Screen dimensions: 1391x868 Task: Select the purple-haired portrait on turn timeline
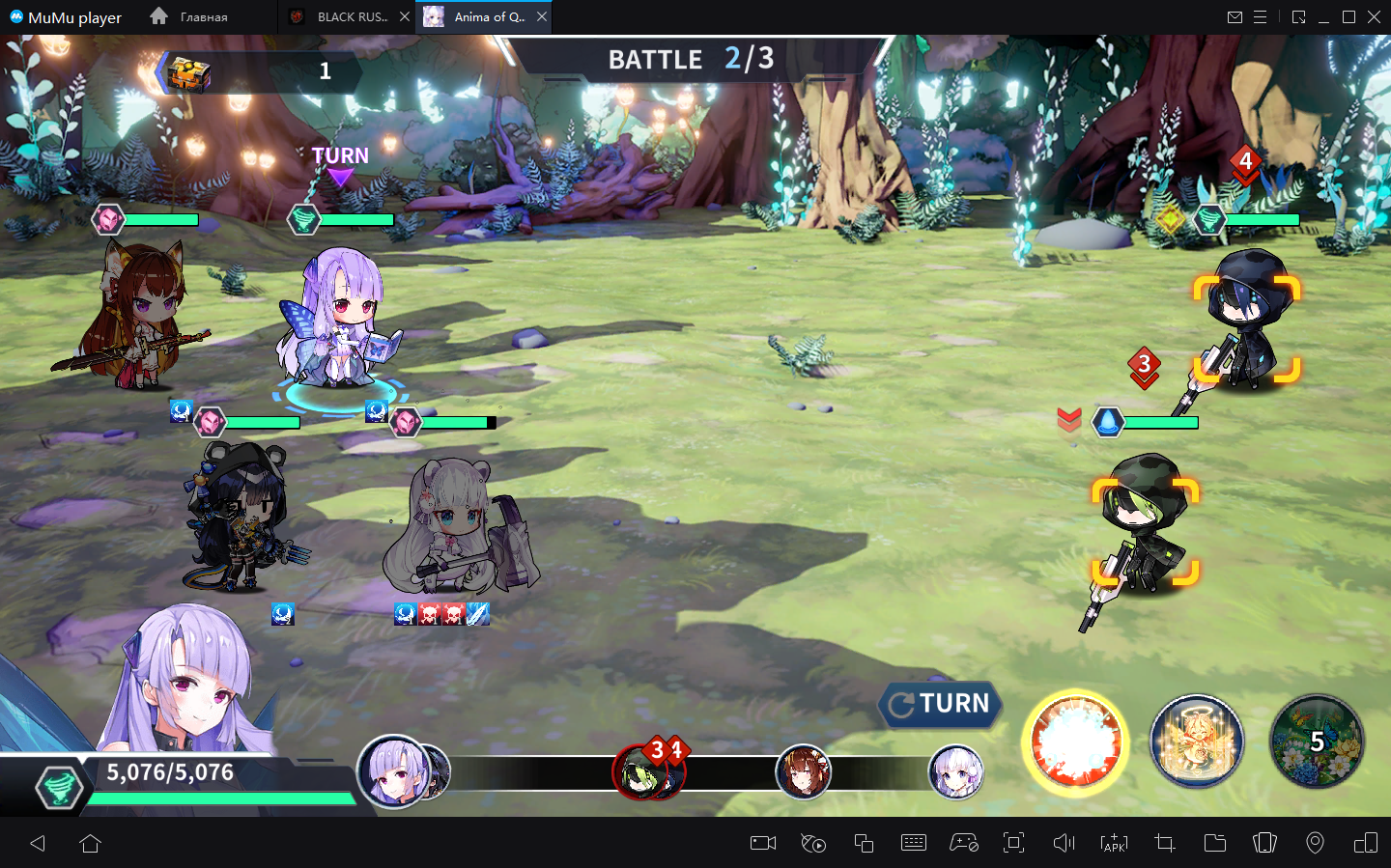point(393,771)
